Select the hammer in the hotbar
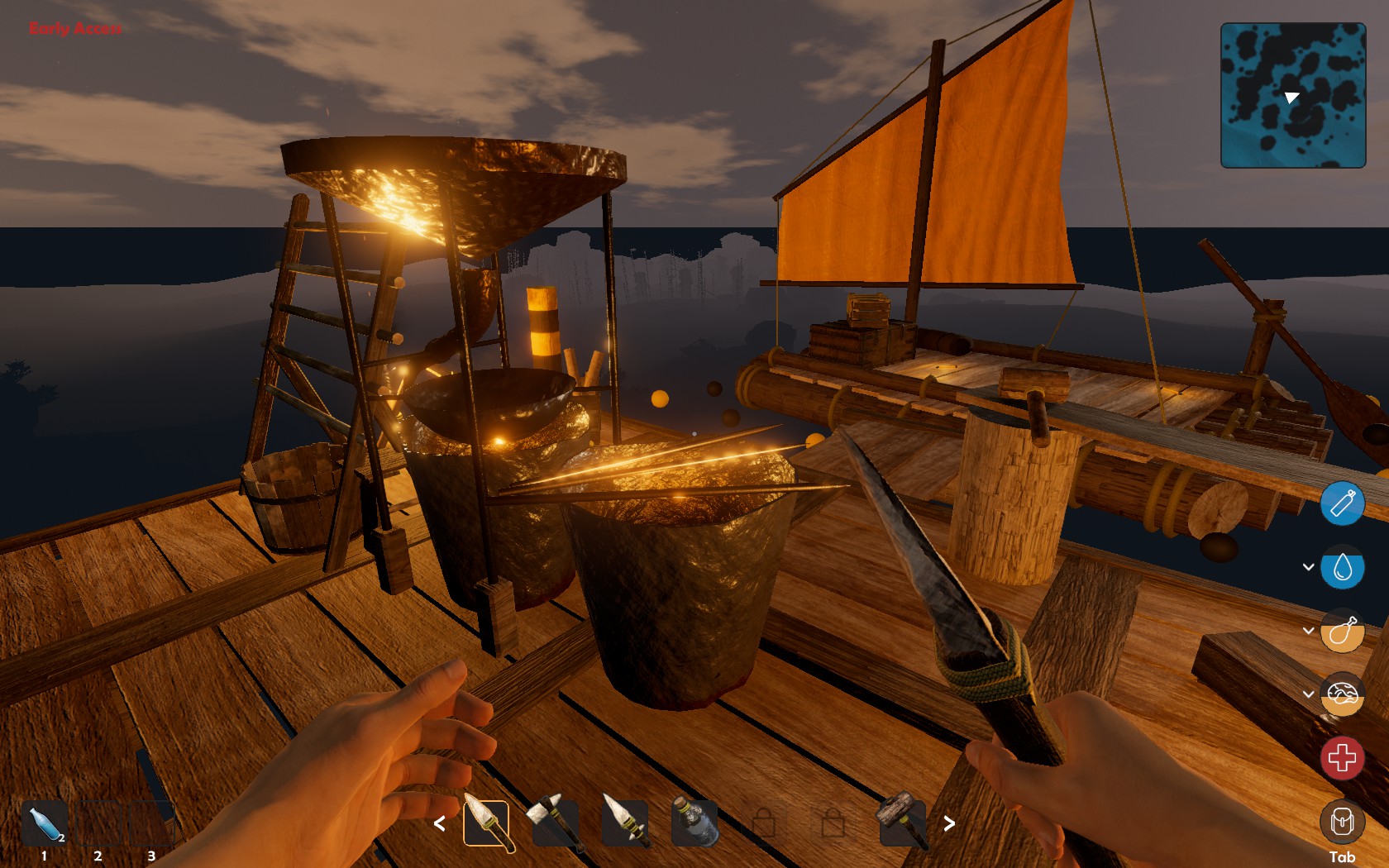Viewport: 1389px width, 868px height. coord(901,823)
